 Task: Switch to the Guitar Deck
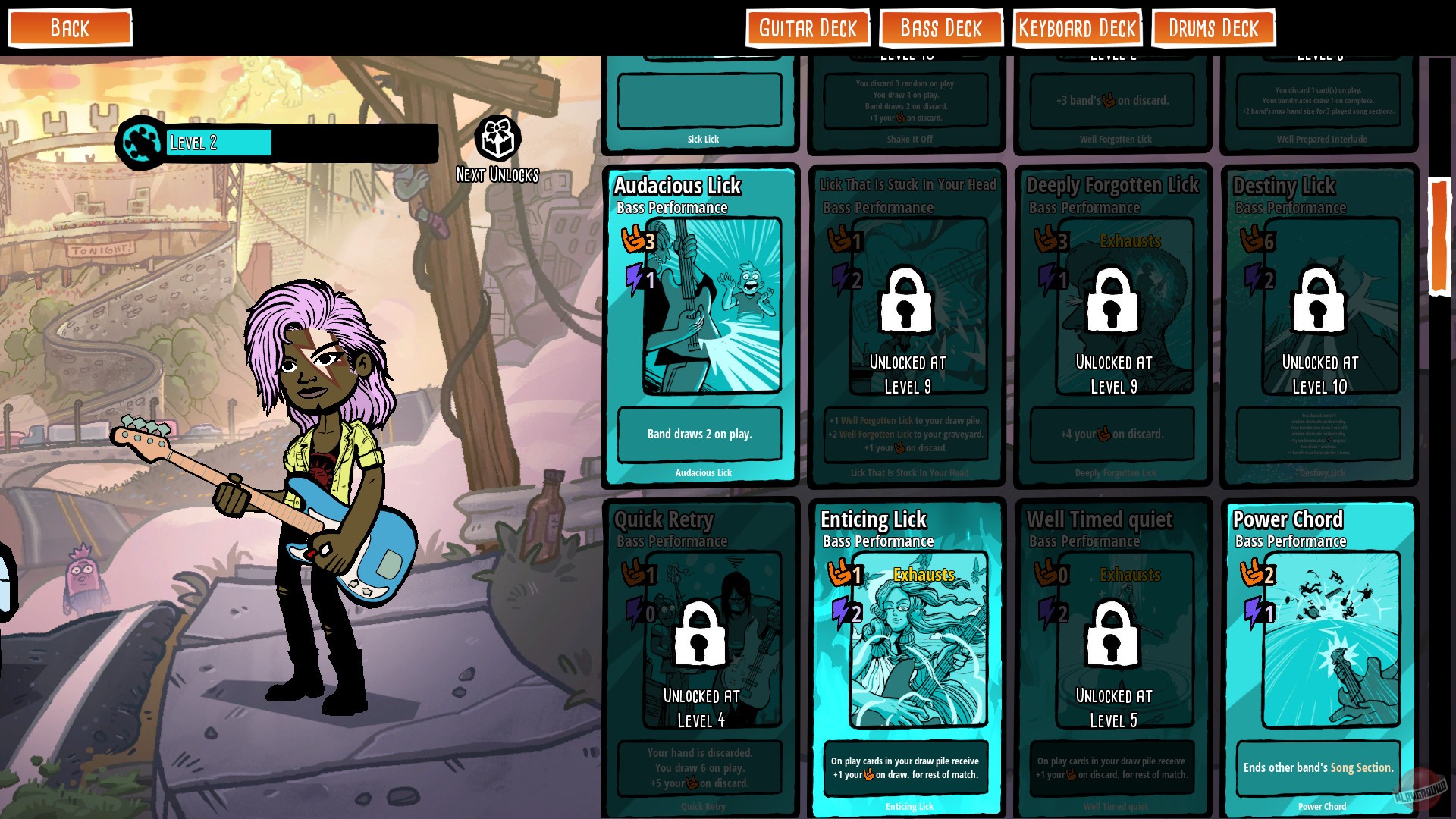pyautogui.click(x=808, y=28)
